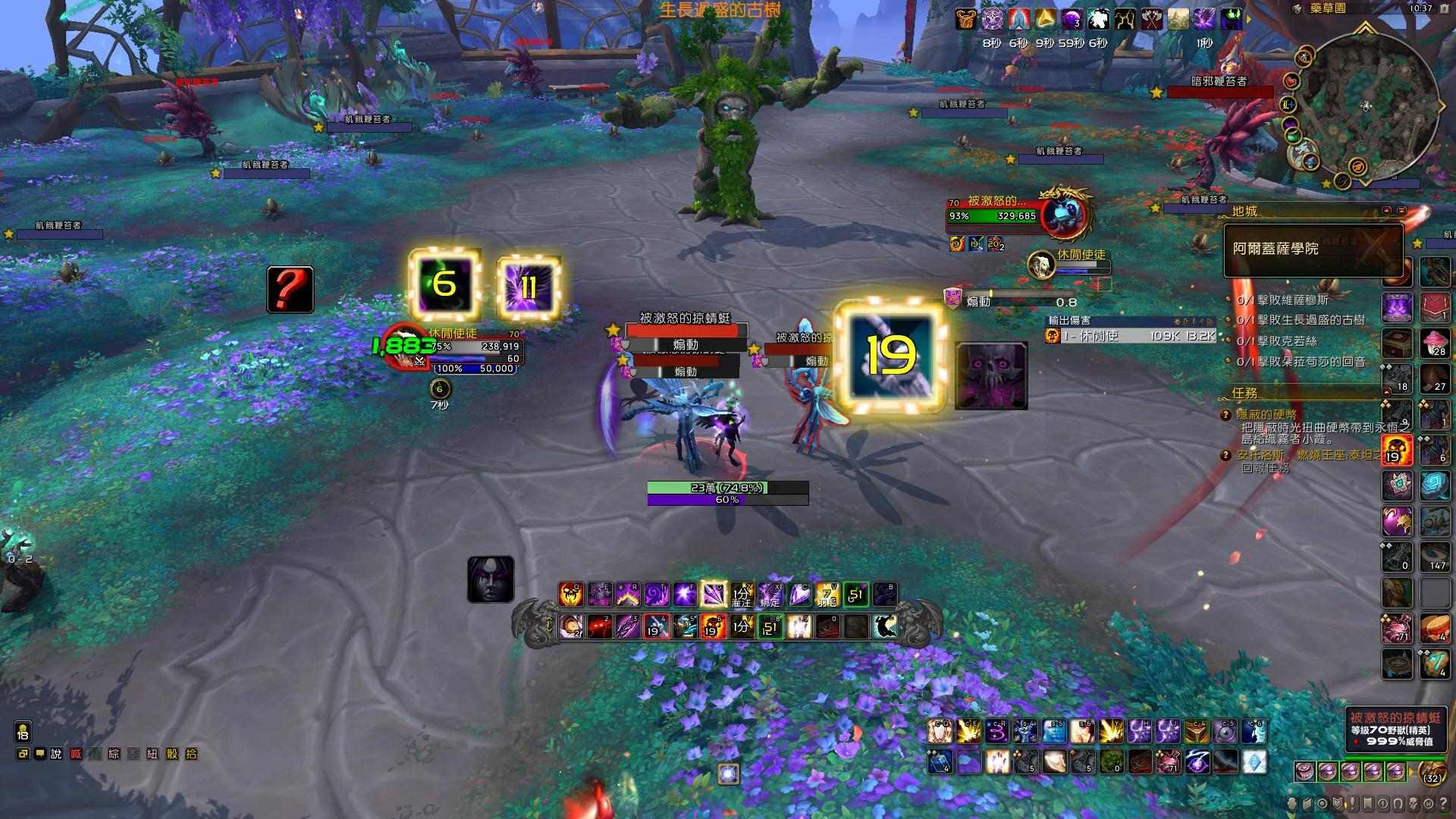Open the chat bubble speech icon
The height and width of the screenshot is (819, 1456).
tap(41, 754)
